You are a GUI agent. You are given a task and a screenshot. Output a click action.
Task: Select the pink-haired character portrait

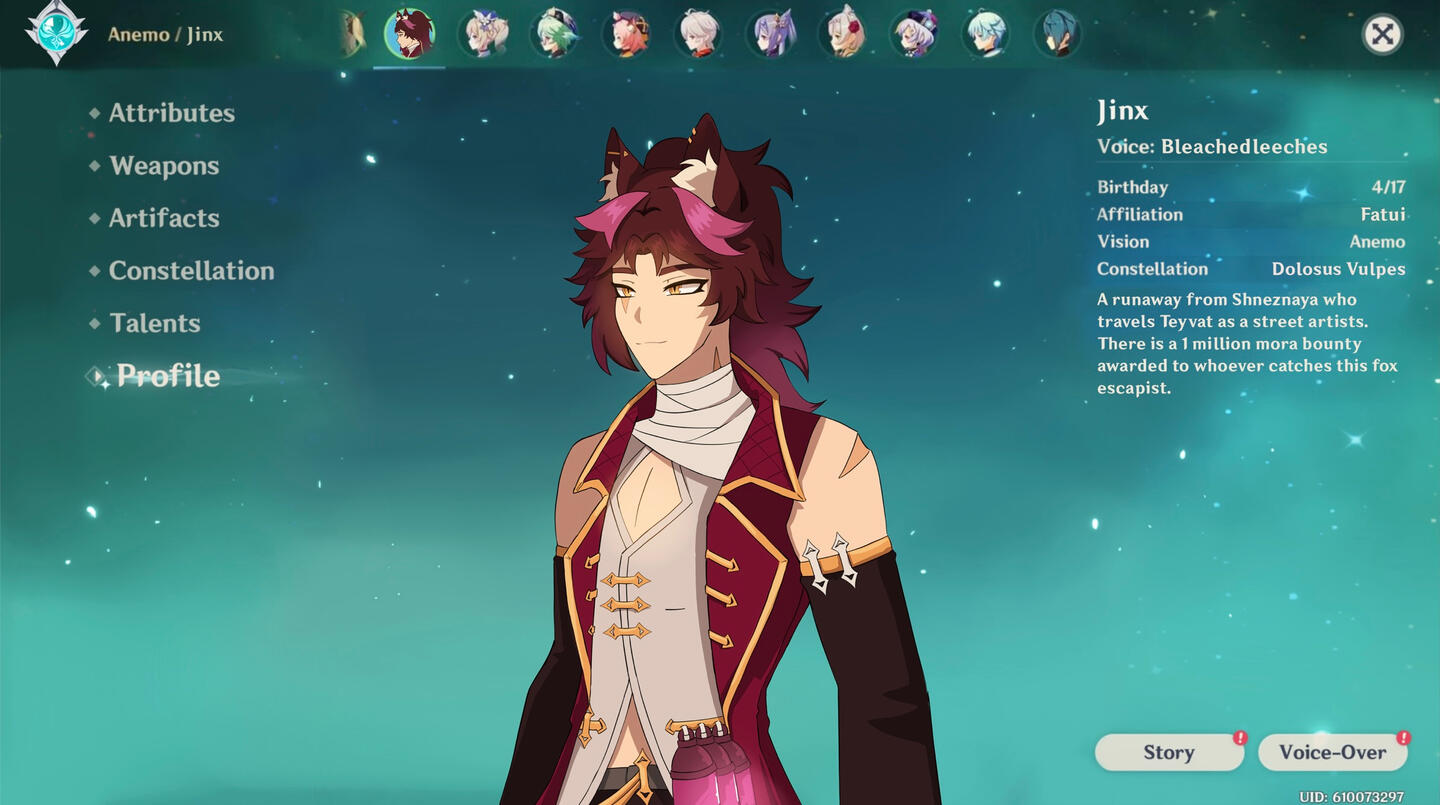click(627, 34)
